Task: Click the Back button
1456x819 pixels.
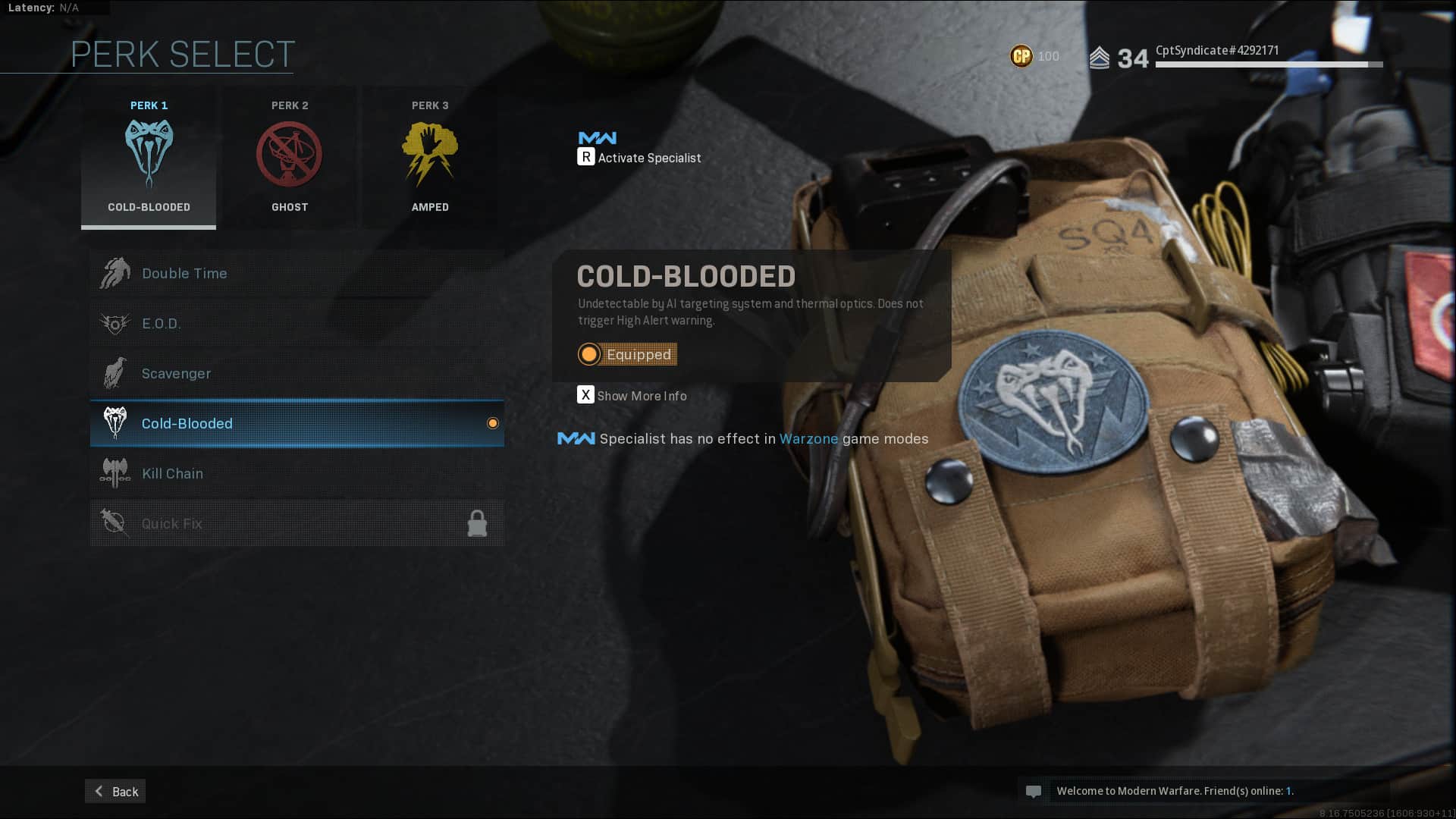Action: 115,791
